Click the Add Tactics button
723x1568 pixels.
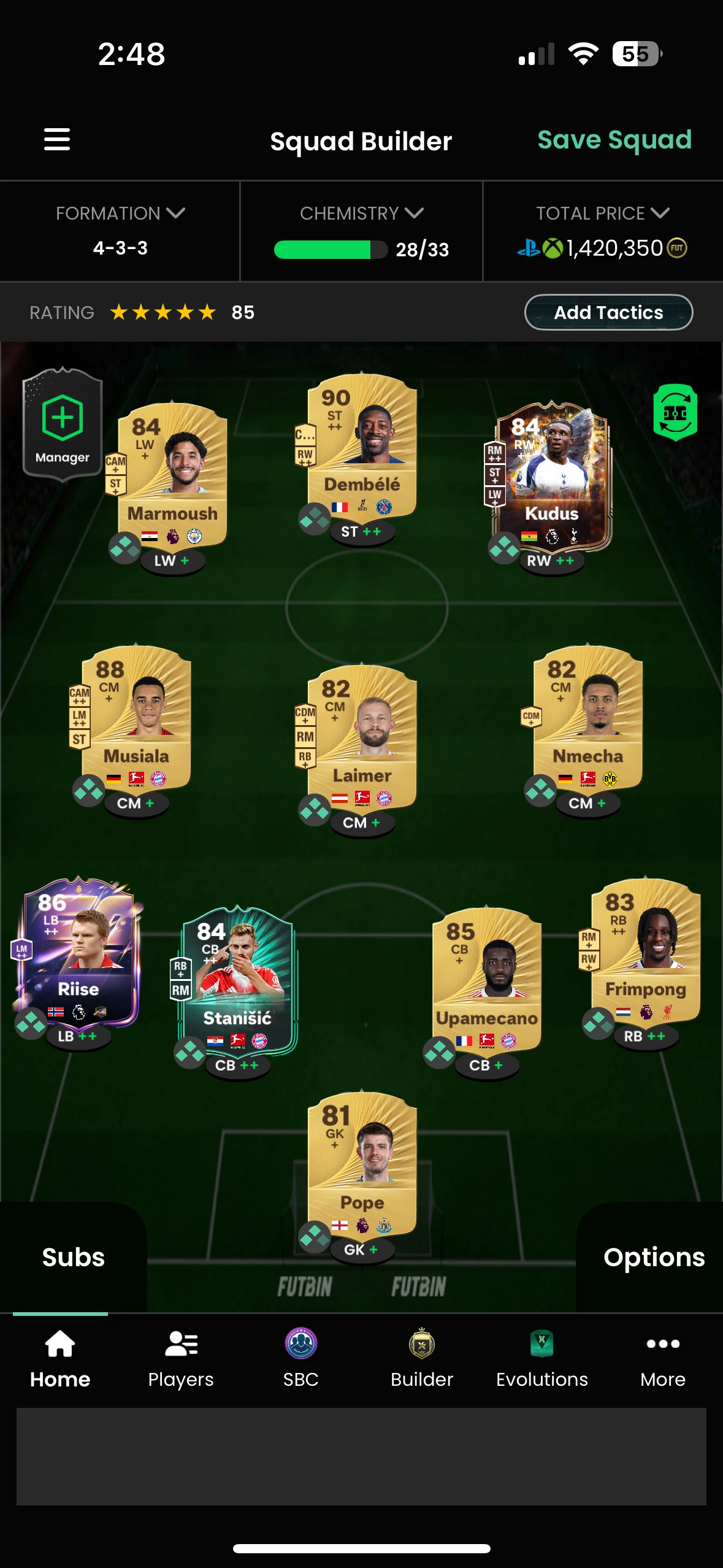608,313
